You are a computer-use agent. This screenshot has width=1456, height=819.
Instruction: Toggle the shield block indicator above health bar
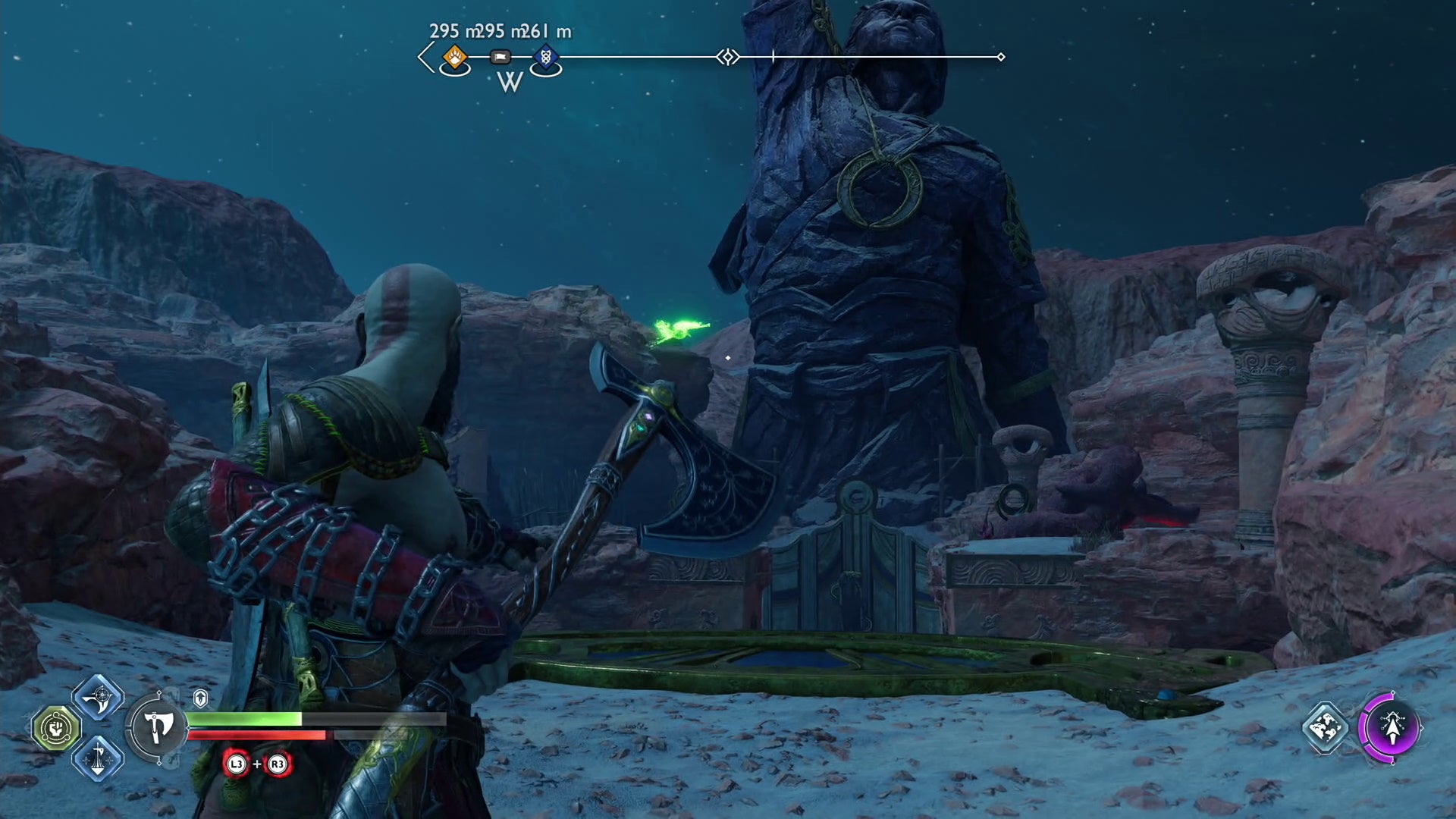pyautogui.click(x=199, y=698)
